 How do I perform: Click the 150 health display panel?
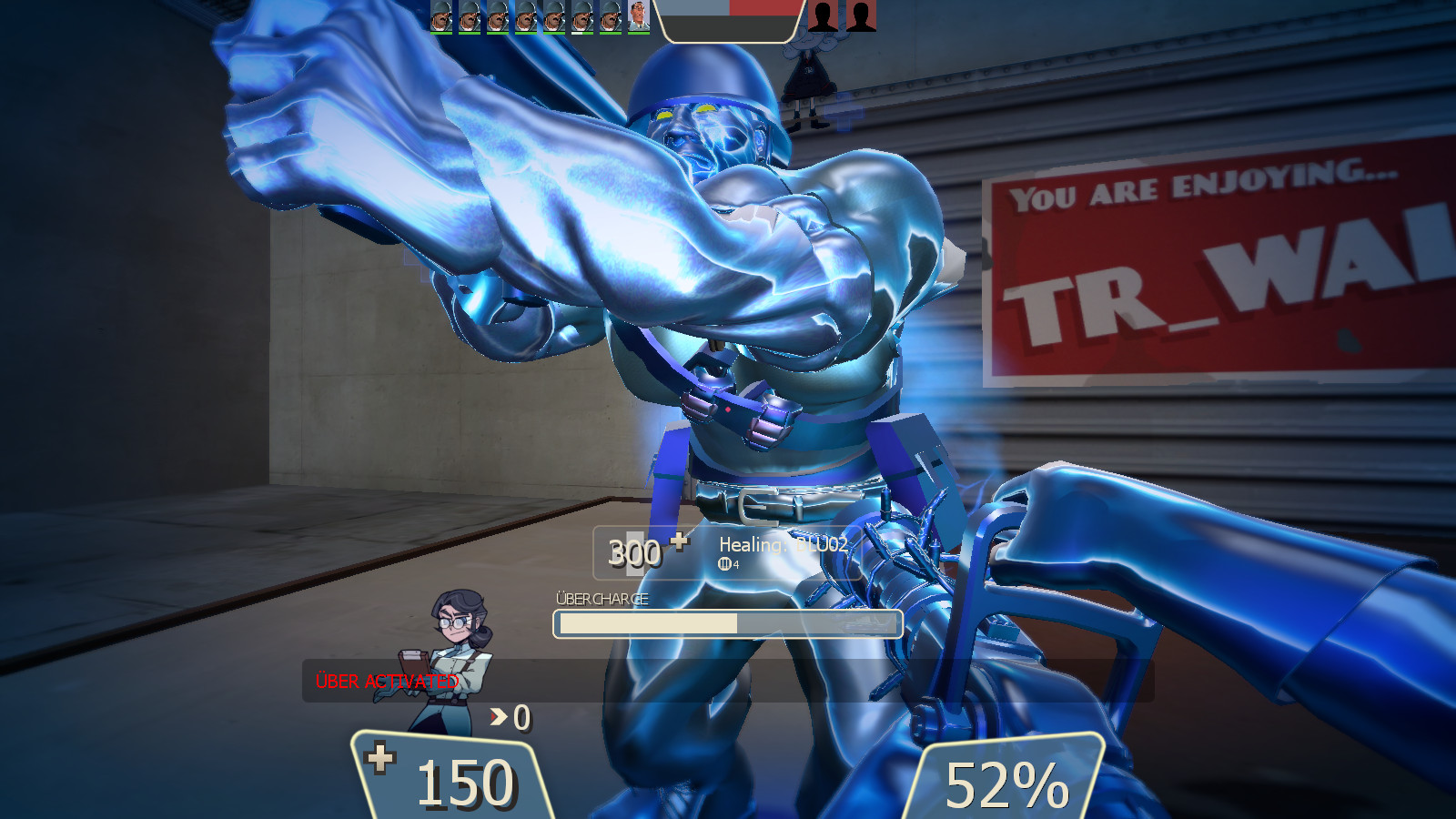452,781
